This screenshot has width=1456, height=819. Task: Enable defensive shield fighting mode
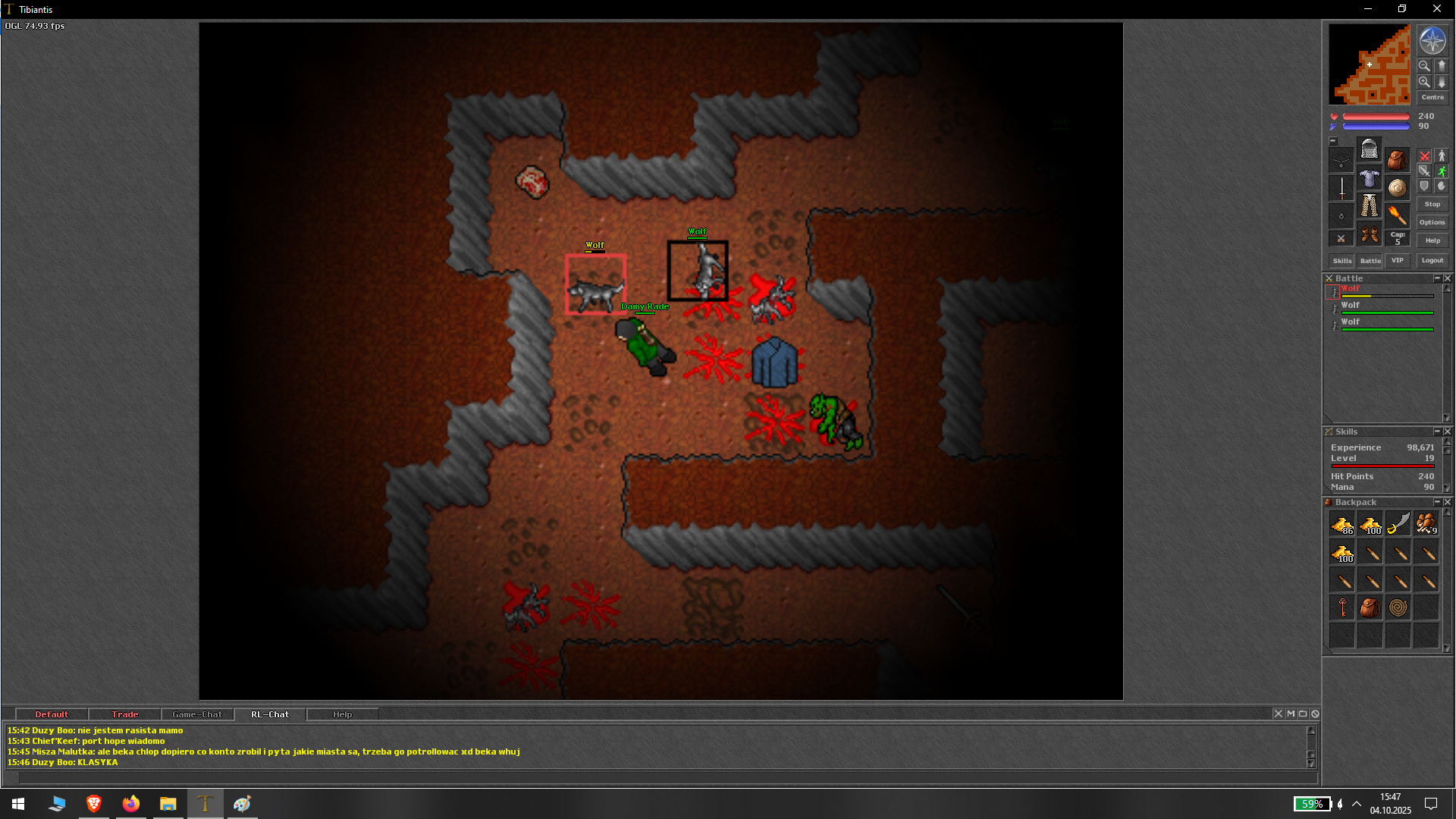1424,187
